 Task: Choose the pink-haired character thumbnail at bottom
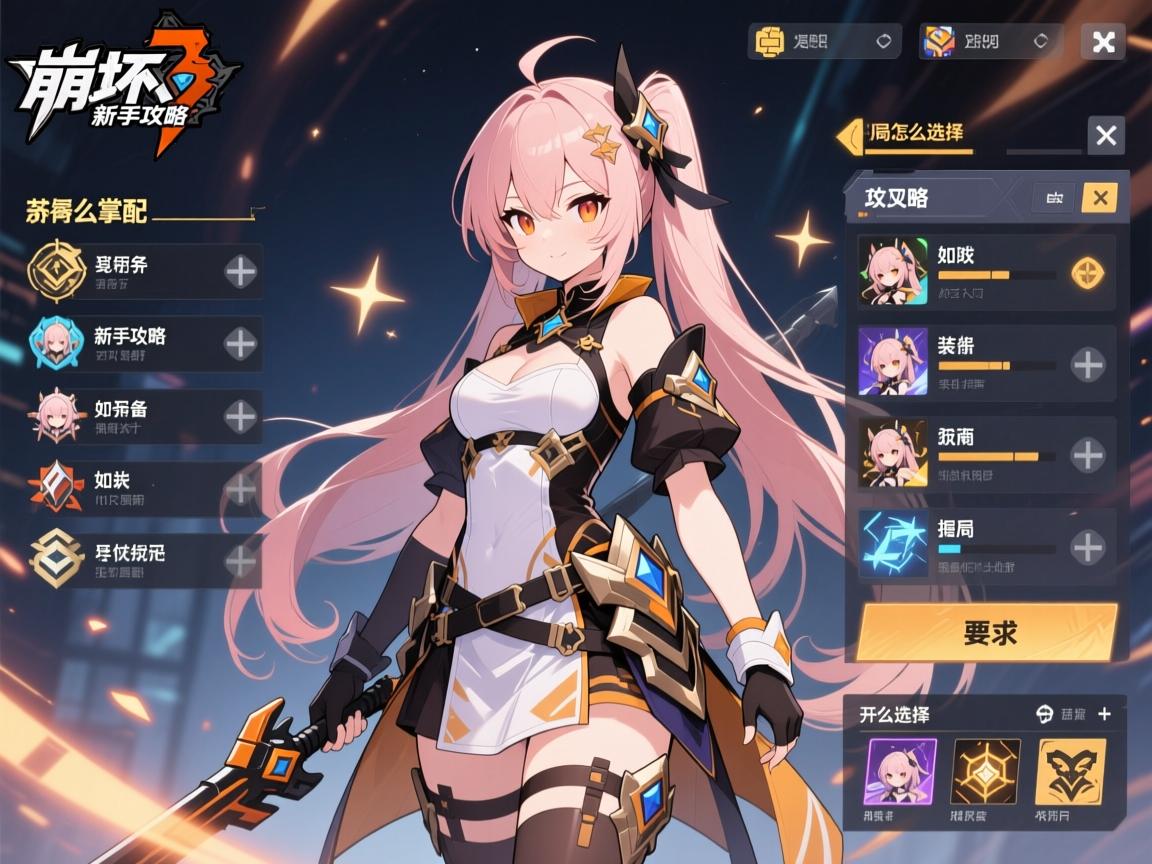tap(900, 772)
